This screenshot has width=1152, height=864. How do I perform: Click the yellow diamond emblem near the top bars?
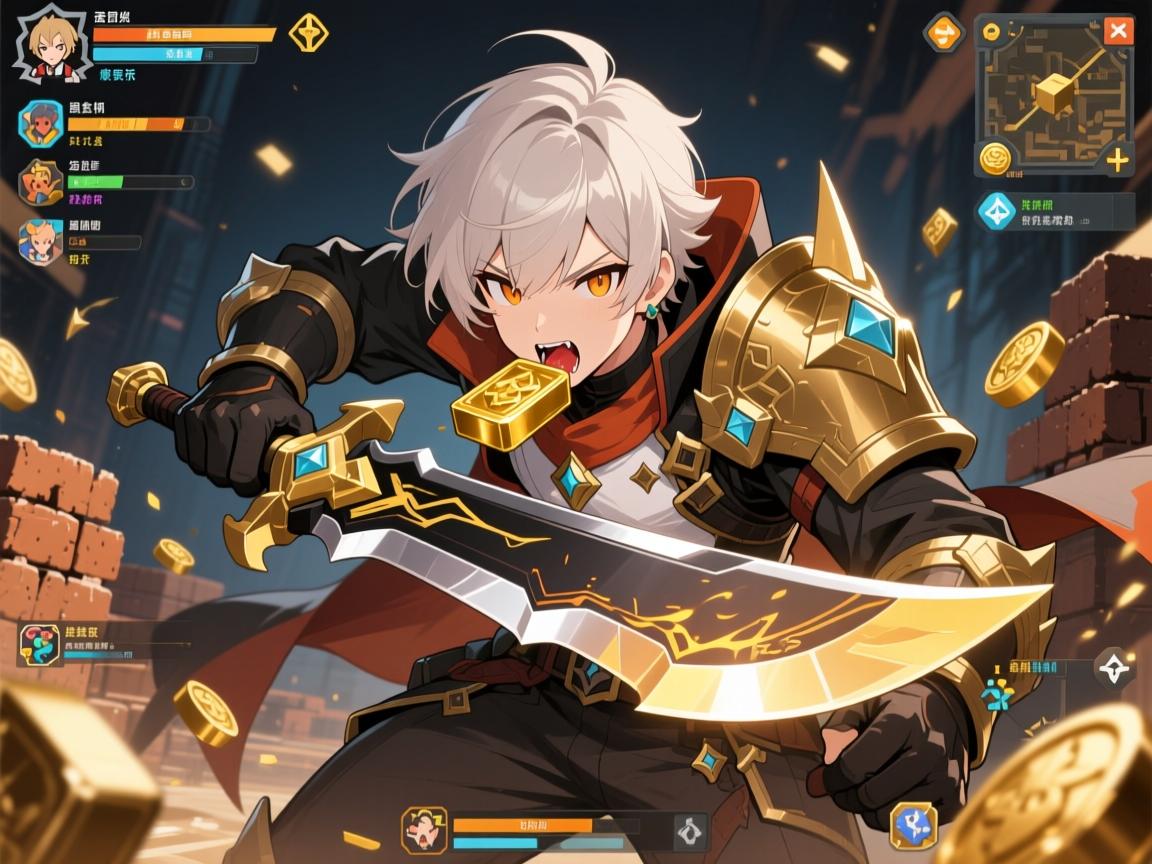308,33
